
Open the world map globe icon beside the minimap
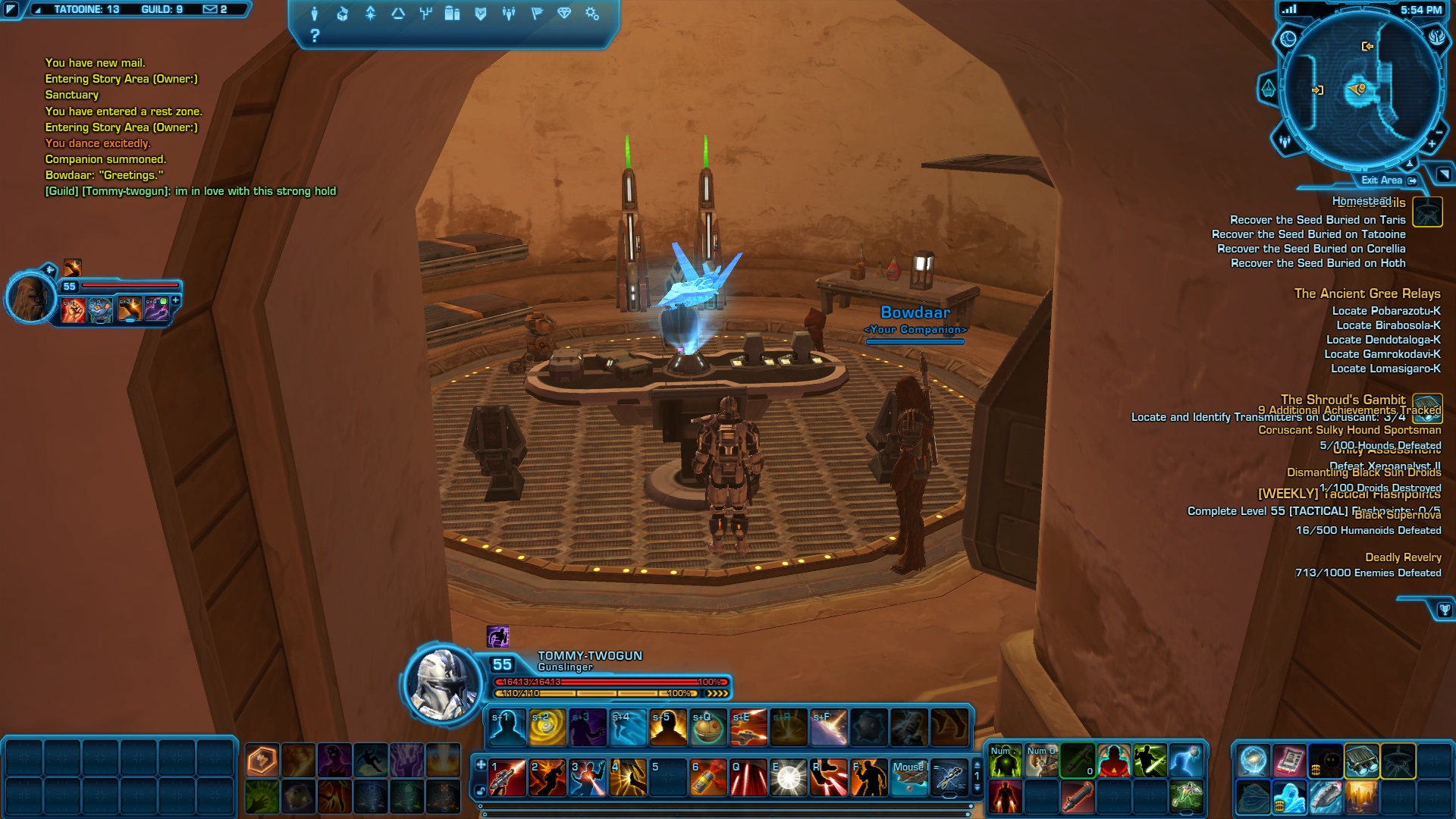tap(1288, 39)
